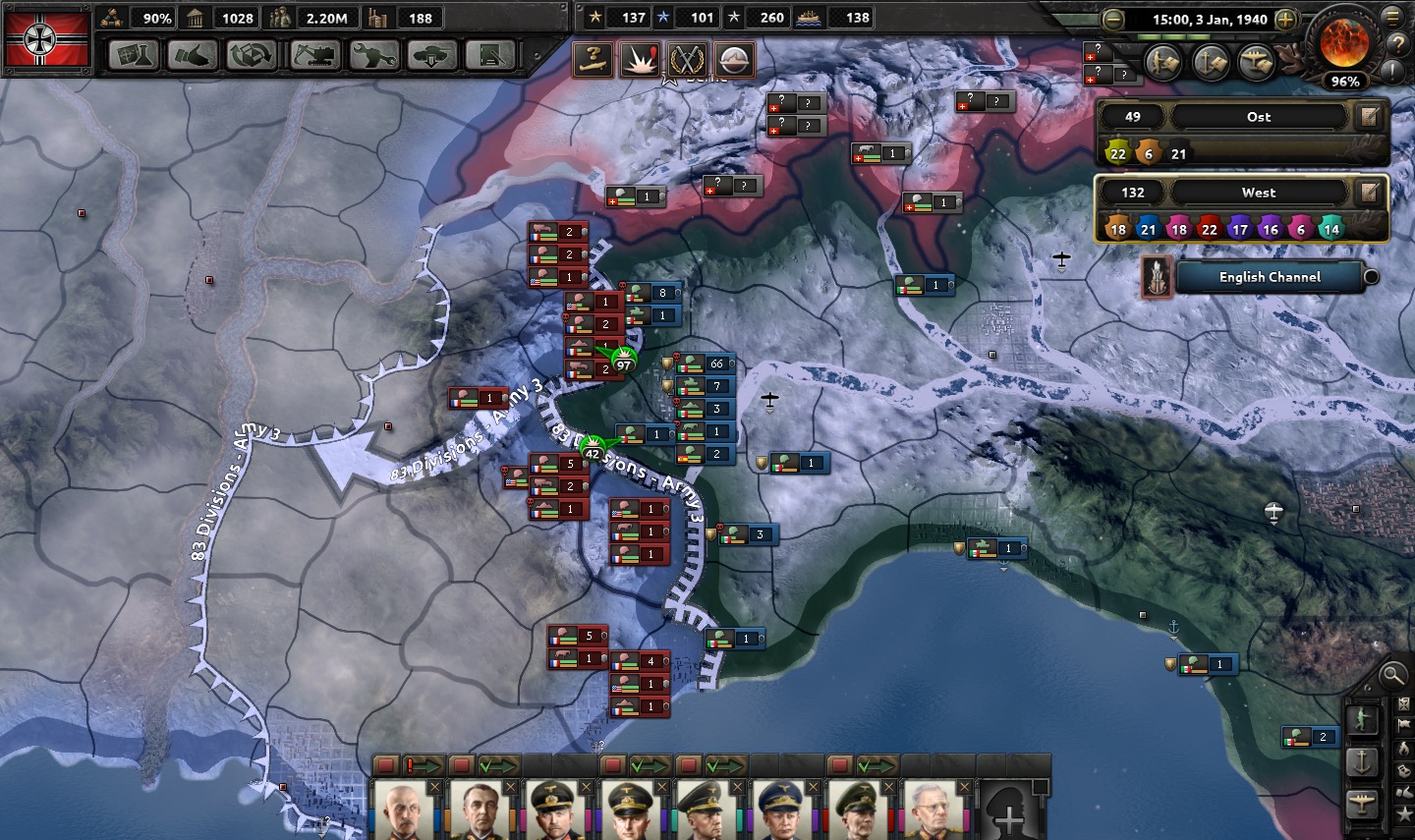Add a new commander with plus portrait

tap(1010, 812)
